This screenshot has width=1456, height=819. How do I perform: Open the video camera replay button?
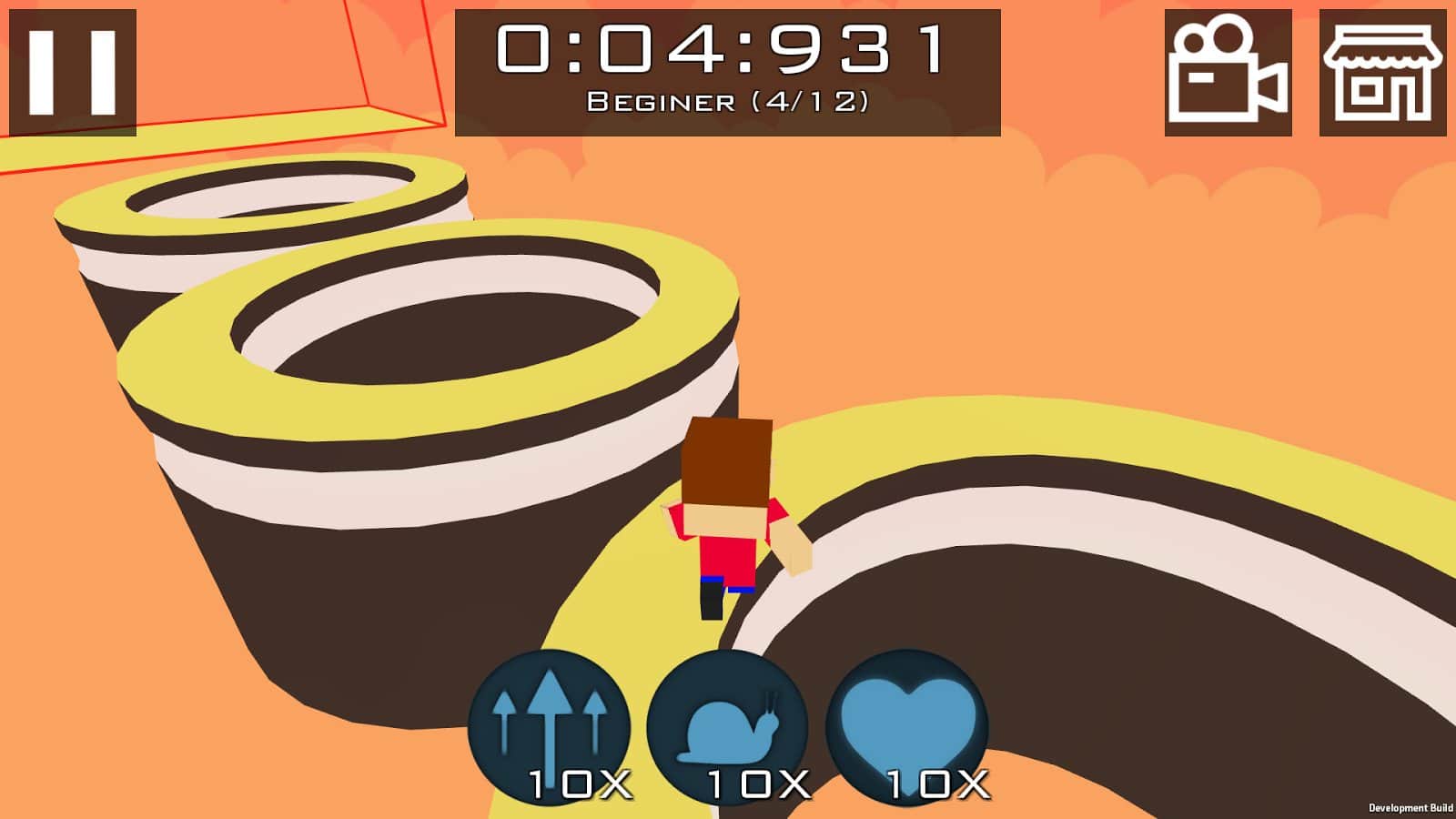[1228, 73]
